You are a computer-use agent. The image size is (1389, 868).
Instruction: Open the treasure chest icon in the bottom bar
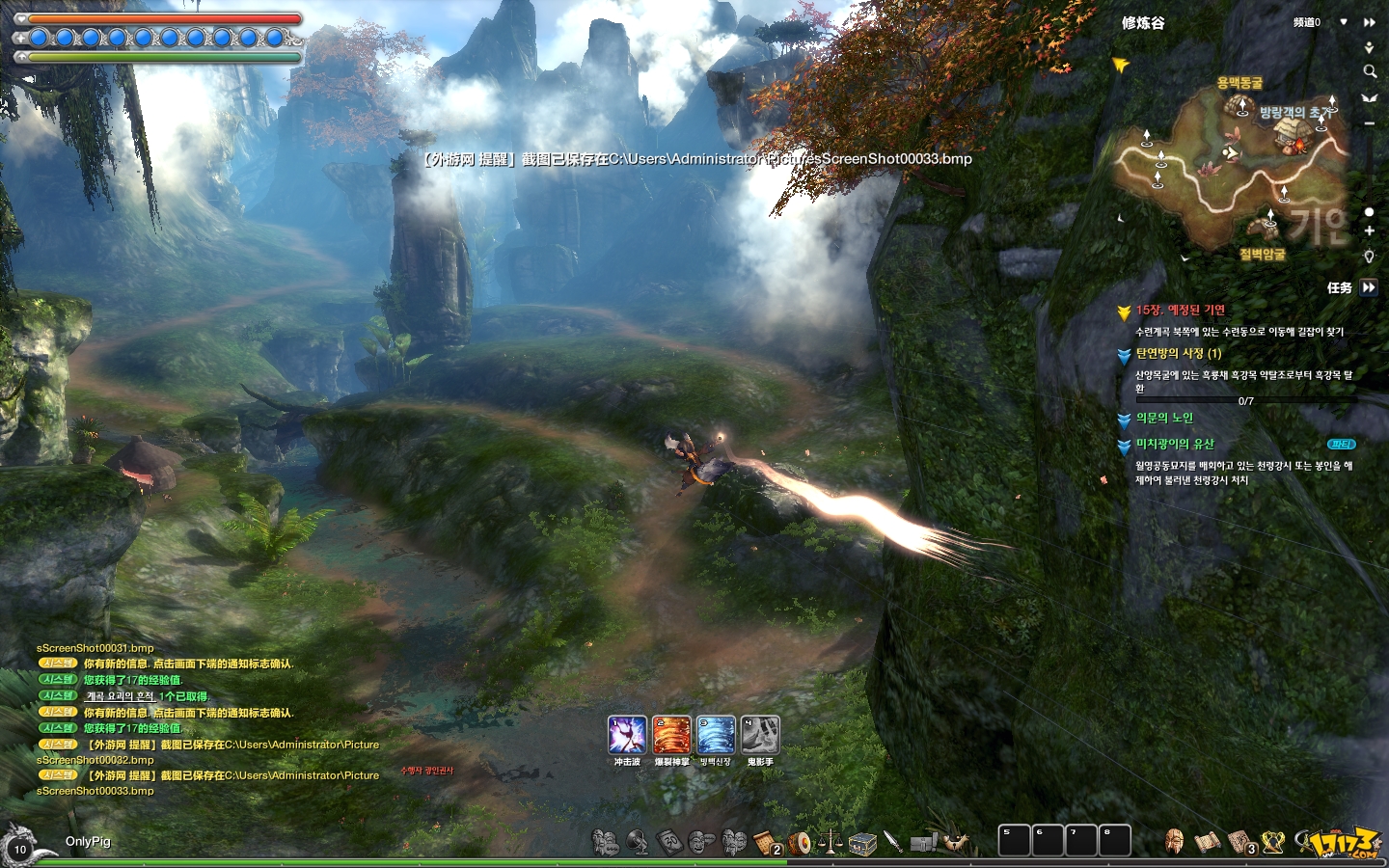click(862, 843)
